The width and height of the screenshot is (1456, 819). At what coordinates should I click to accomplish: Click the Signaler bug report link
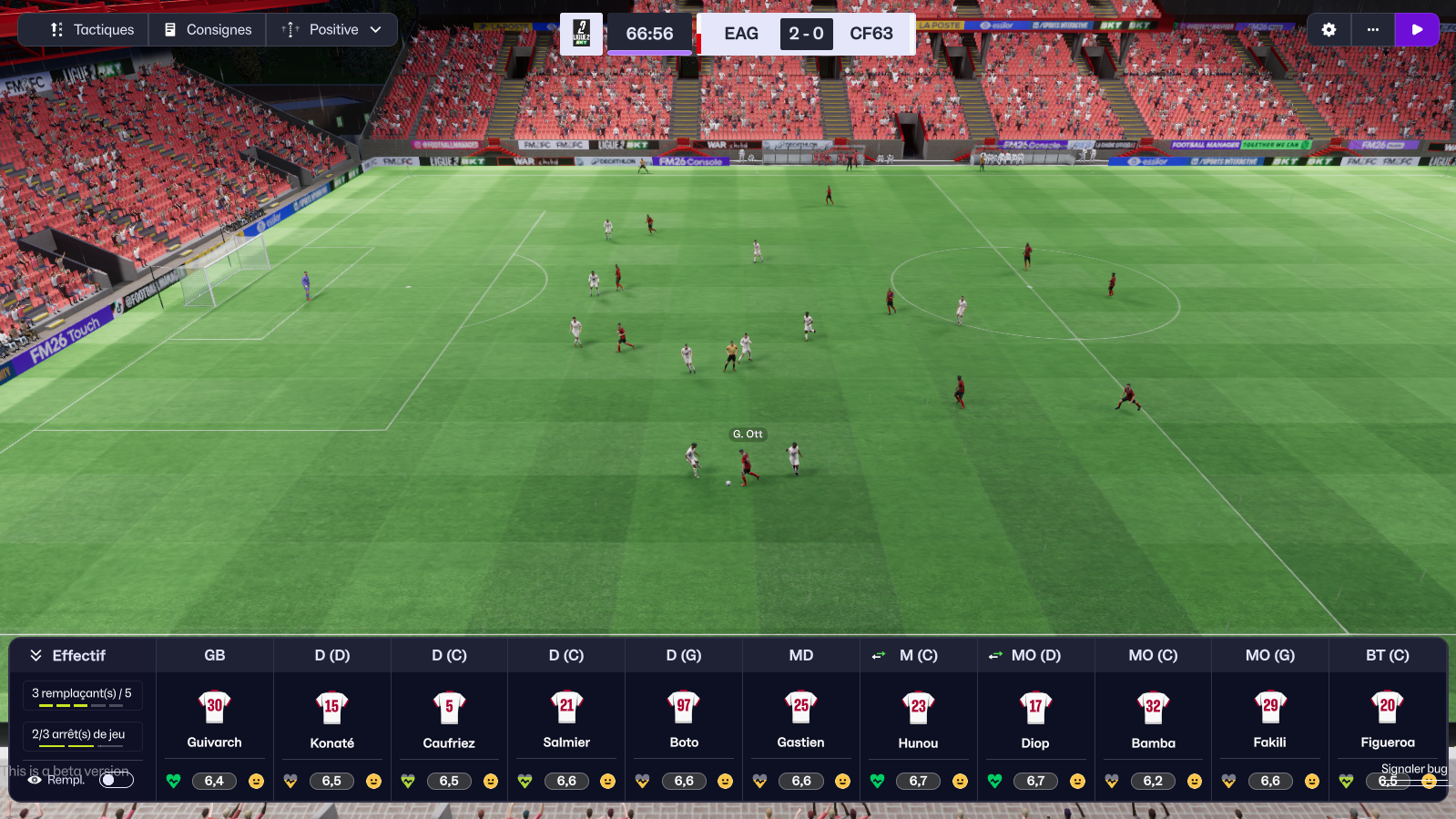(1413, 769)
